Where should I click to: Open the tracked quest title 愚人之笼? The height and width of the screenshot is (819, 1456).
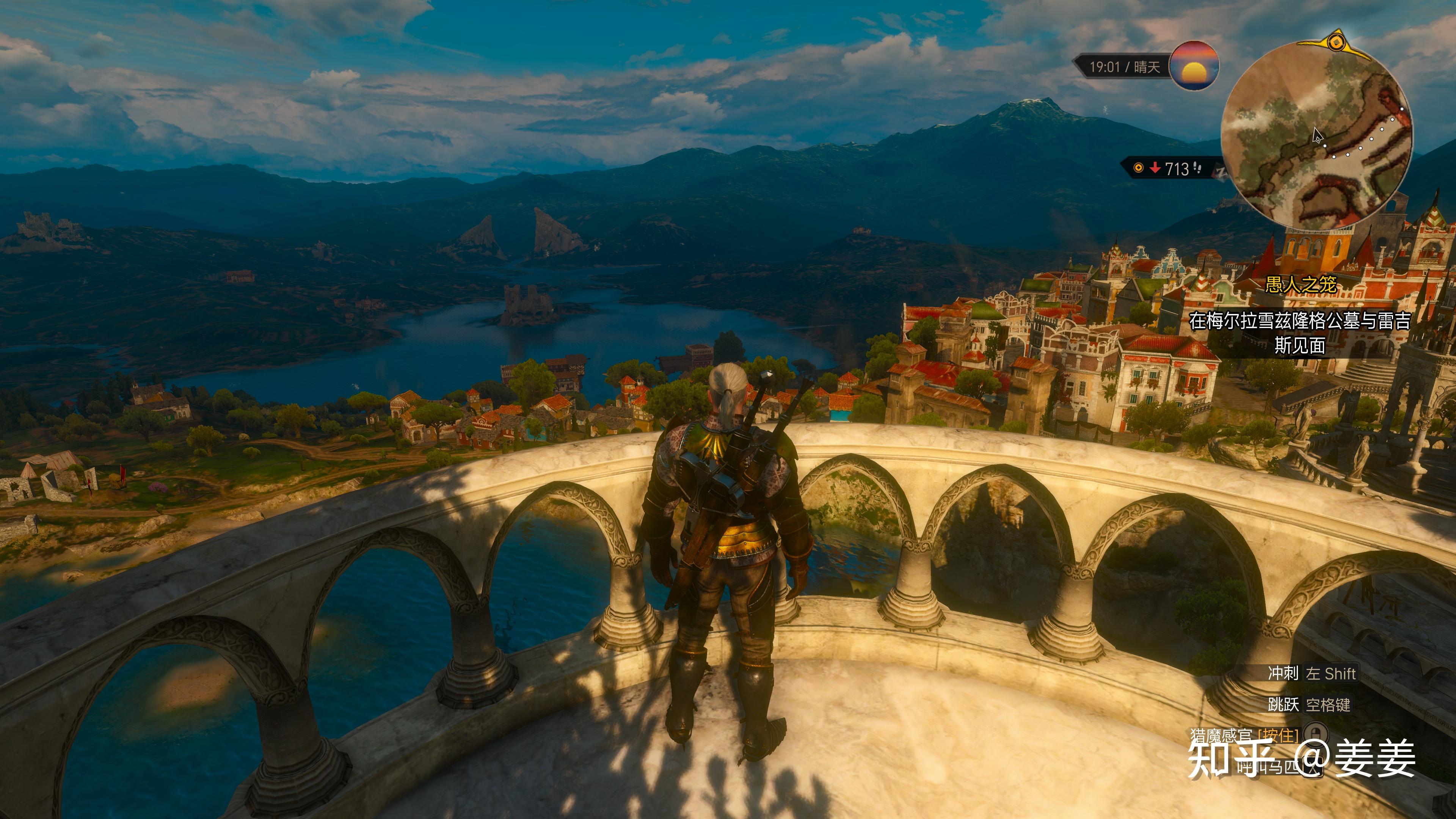(x=1301, y=284)
